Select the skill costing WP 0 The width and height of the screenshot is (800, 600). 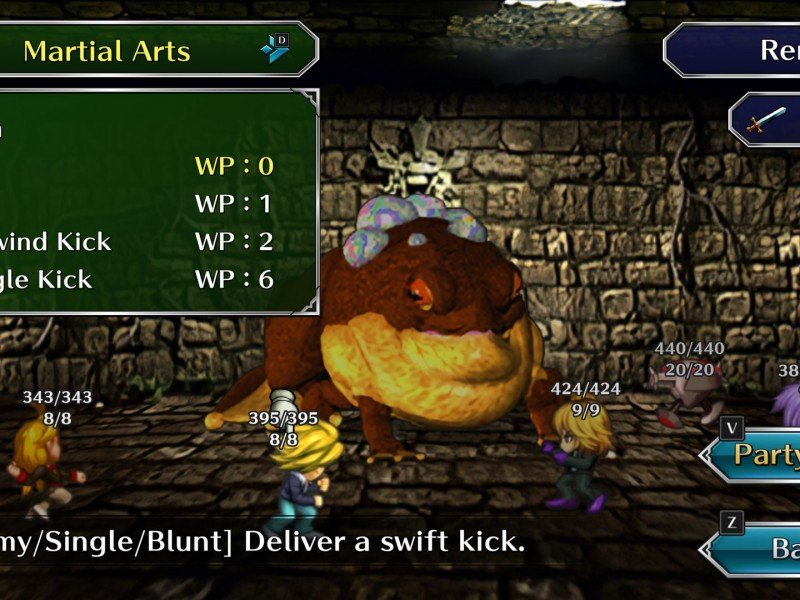point(150,166)
